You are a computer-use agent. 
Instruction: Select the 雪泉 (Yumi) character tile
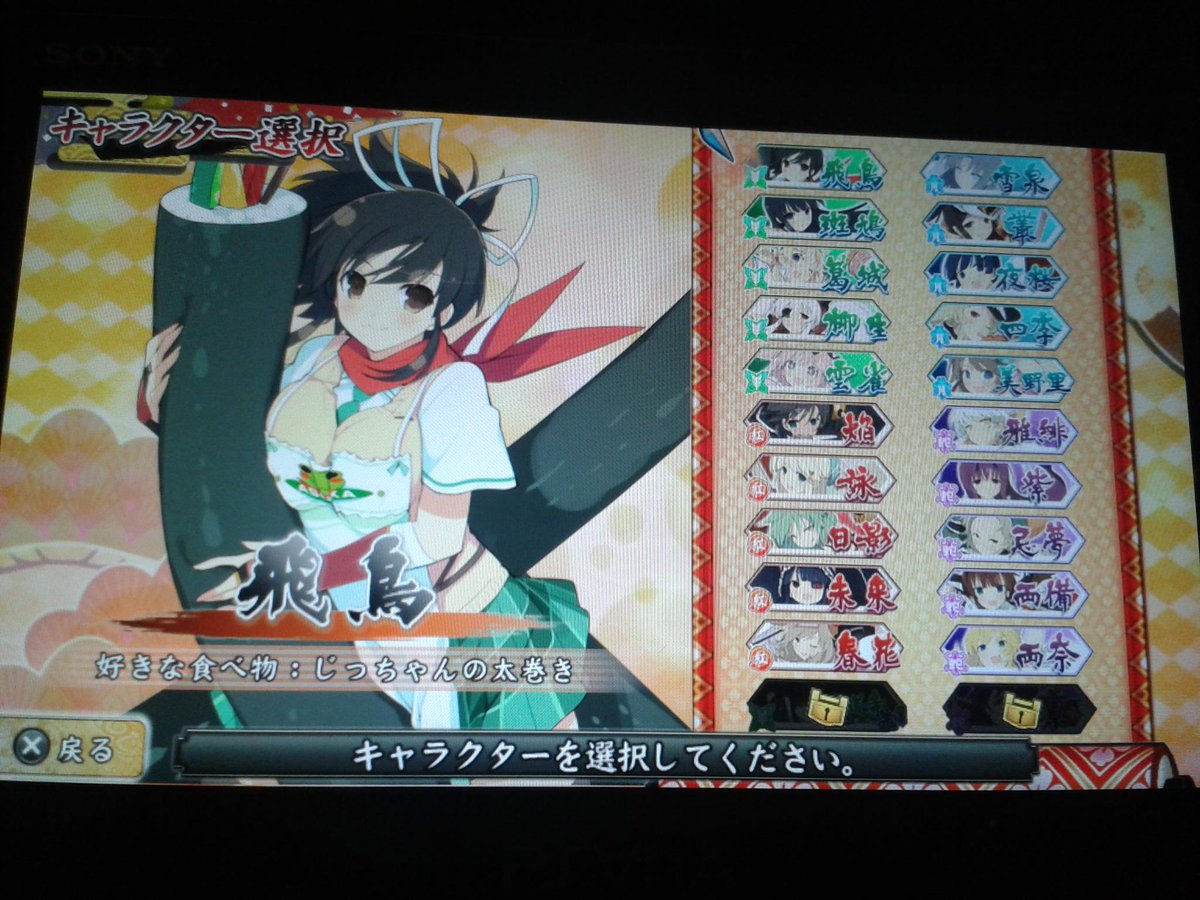point(990,176)
